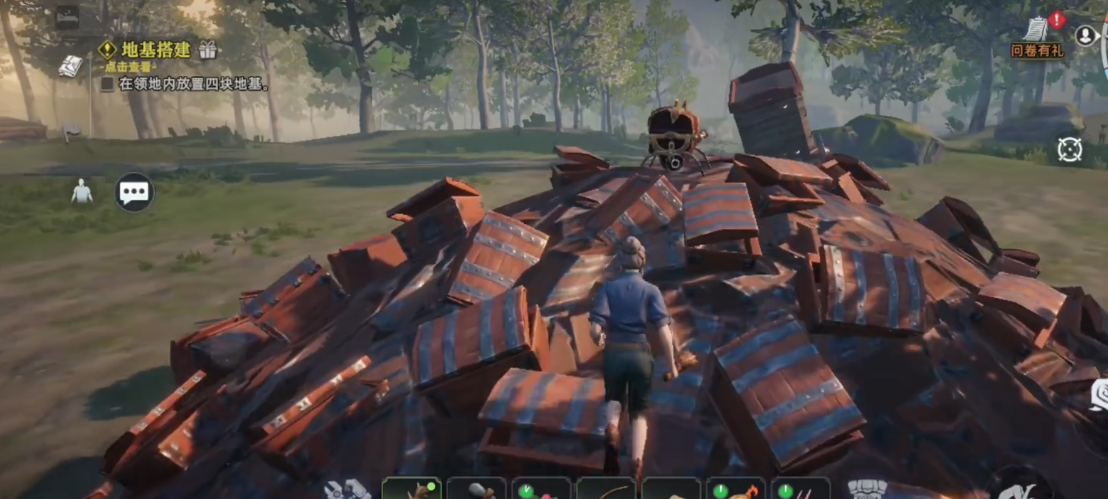This screenshot has width=1108, height=499.
Task: Select the highlighted first hotbar slot
Action: tap(411, 489)
